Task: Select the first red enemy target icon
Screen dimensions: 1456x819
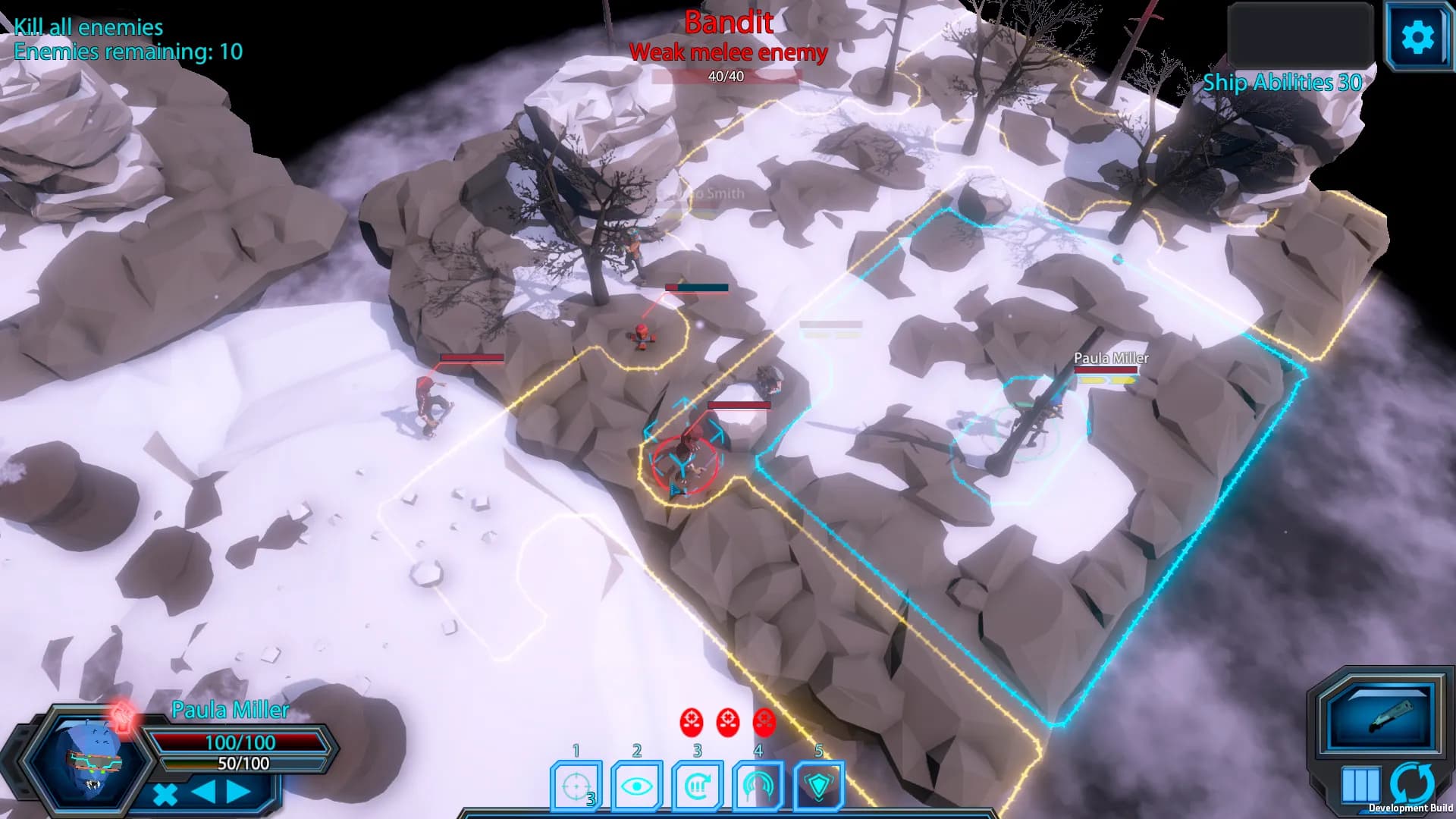Action: (x=692, y=722)
